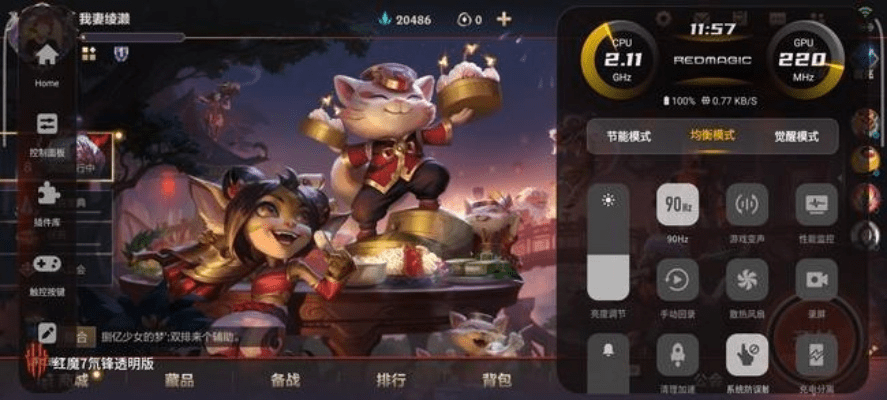
Task: Toggle the 游戏变声 voice changer
Action: pos(747,206)
